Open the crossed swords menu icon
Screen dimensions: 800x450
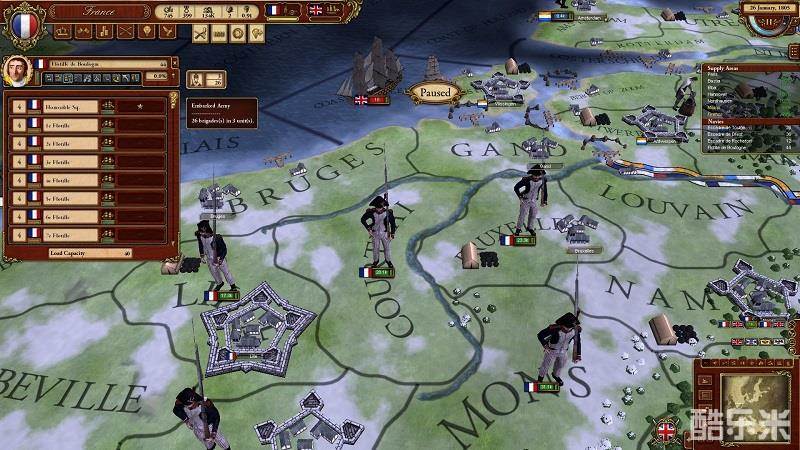202,33
